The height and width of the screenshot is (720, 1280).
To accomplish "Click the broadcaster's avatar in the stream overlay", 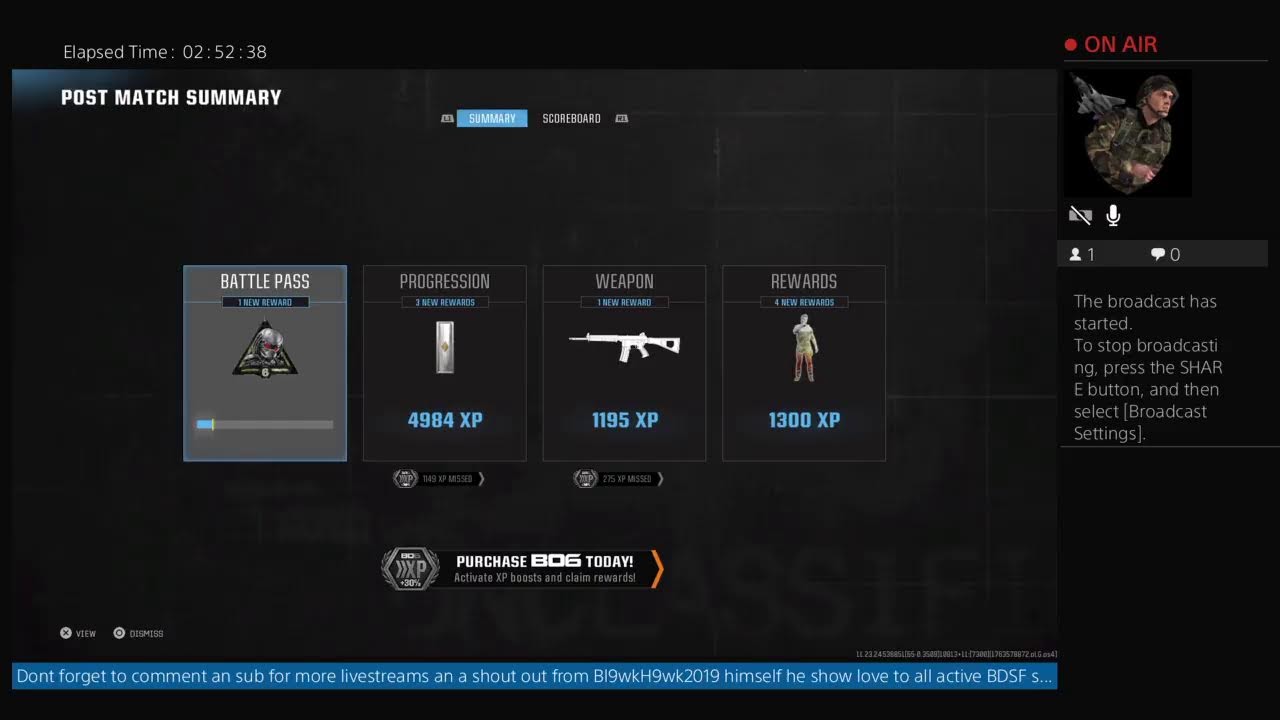I will point(1126,133).
